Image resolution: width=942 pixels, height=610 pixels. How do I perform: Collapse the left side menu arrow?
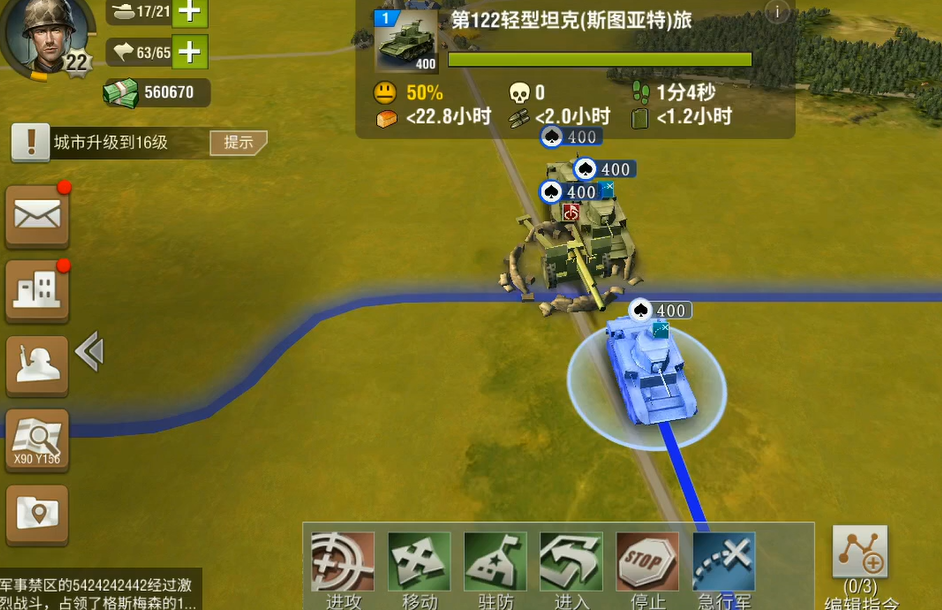pos(90,352)
